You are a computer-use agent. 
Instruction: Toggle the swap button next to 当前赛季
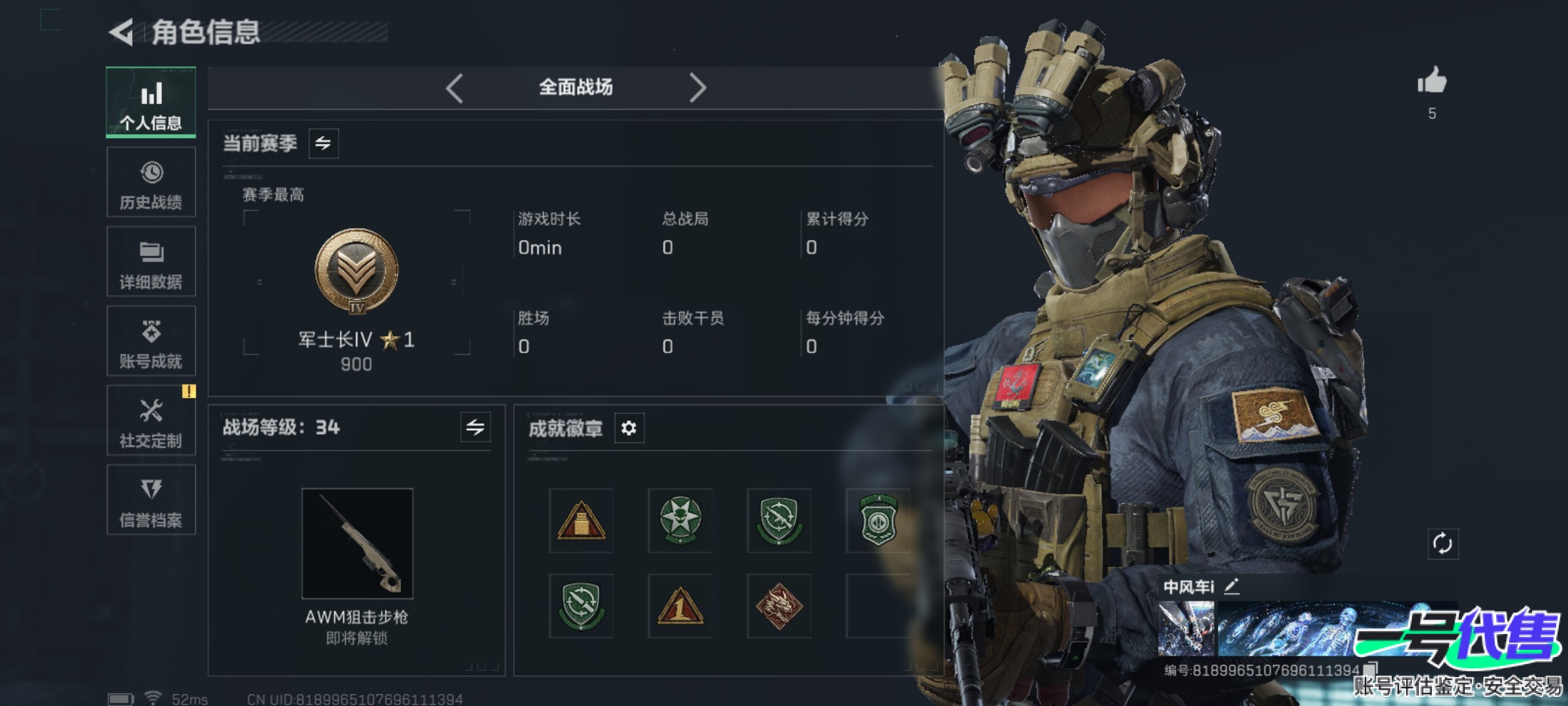point(323,143)
